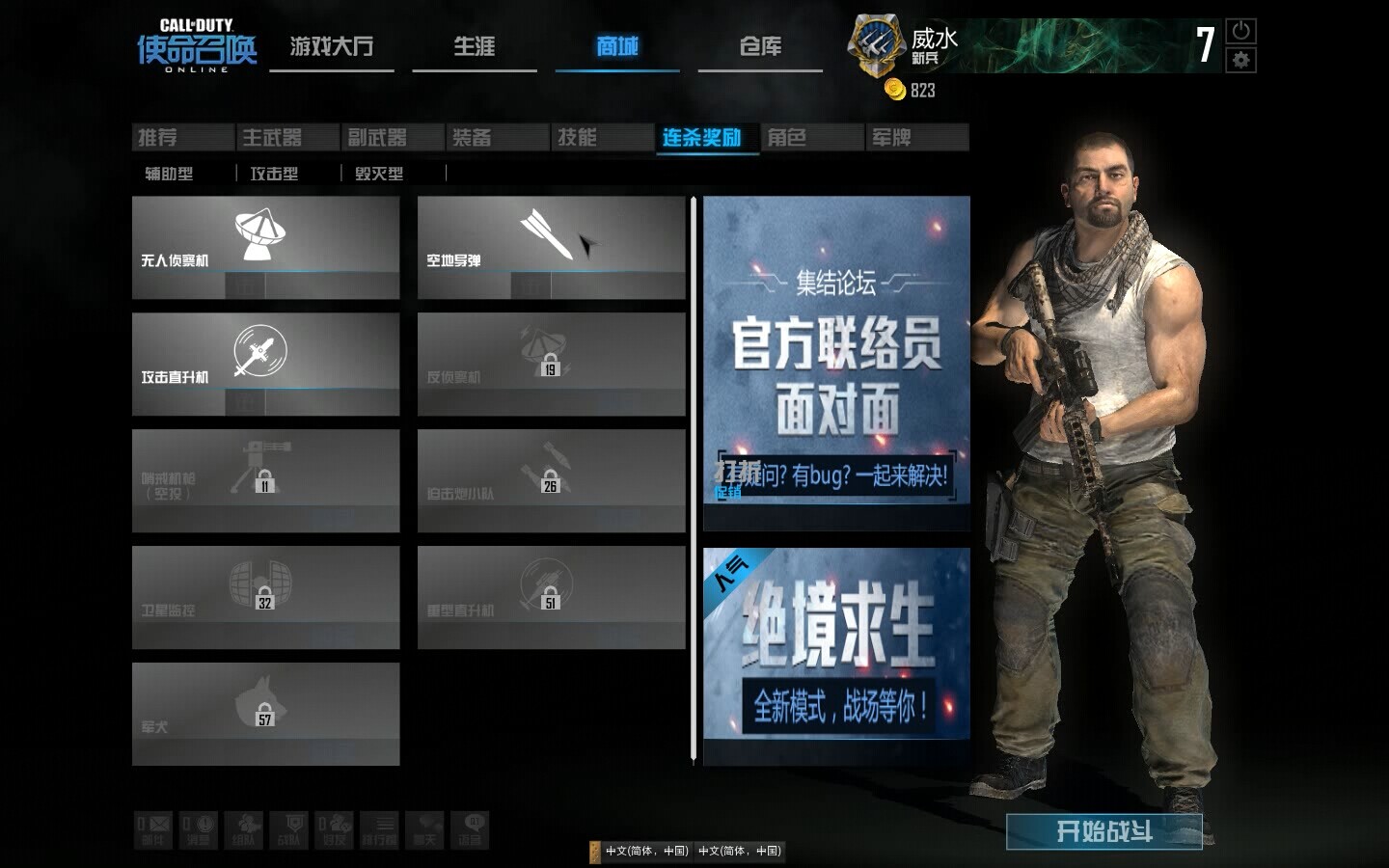Select the 无人侦察机 UAV killstreak
This screenshot has width=1389, height=868.
pos(265,247)
